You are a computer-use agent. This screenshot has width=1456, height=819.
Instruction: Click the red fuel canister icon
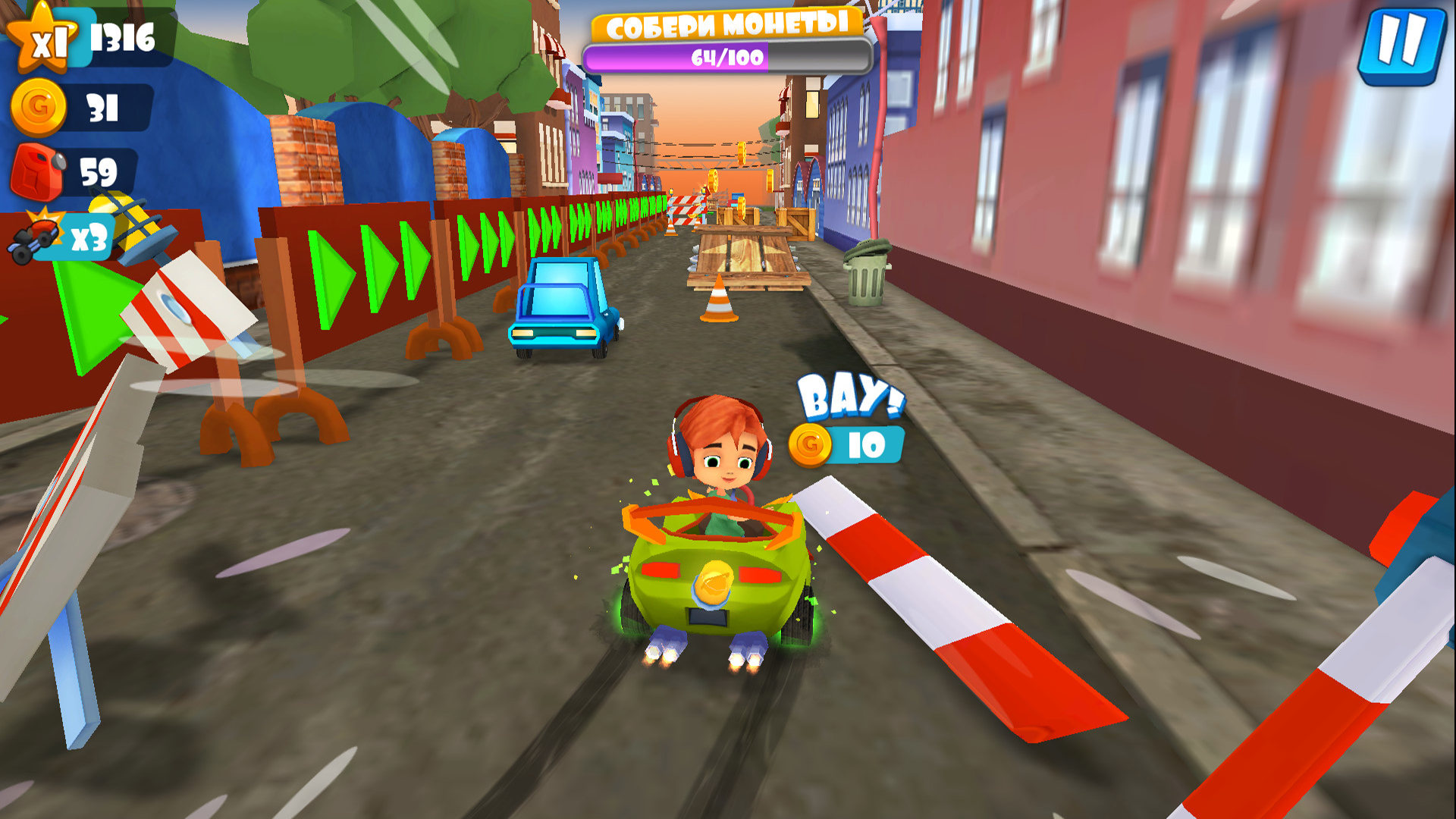click(x=38, y=171)
